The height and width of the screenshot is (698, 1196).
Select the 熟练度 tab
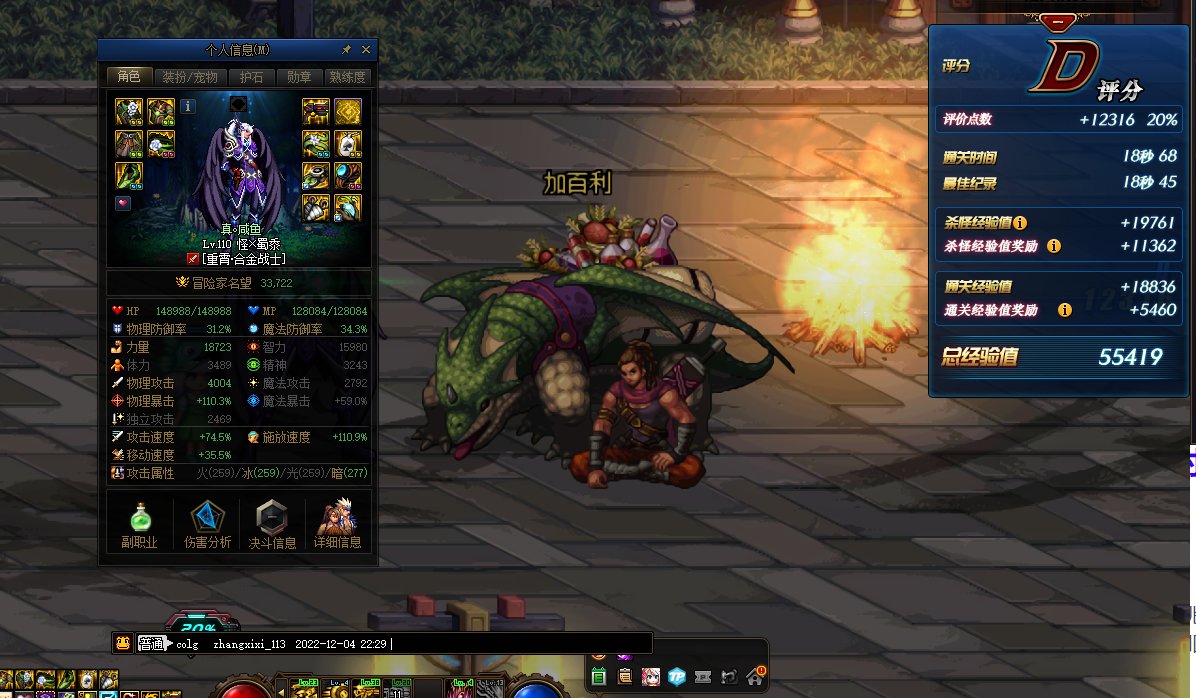347,77
